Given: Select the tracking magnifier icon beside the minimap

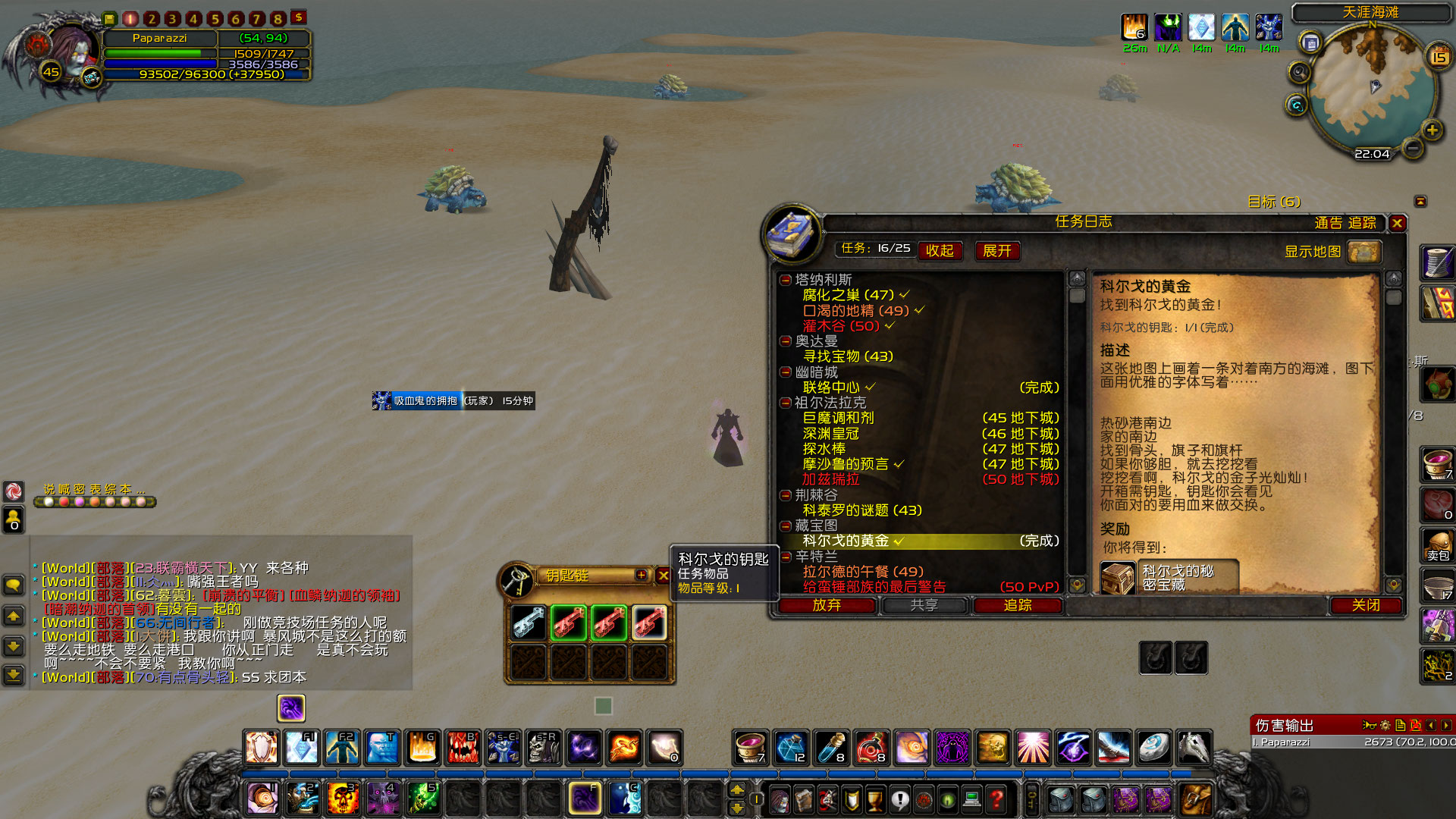Looking at the screenshot, I should pos(1299,71).
